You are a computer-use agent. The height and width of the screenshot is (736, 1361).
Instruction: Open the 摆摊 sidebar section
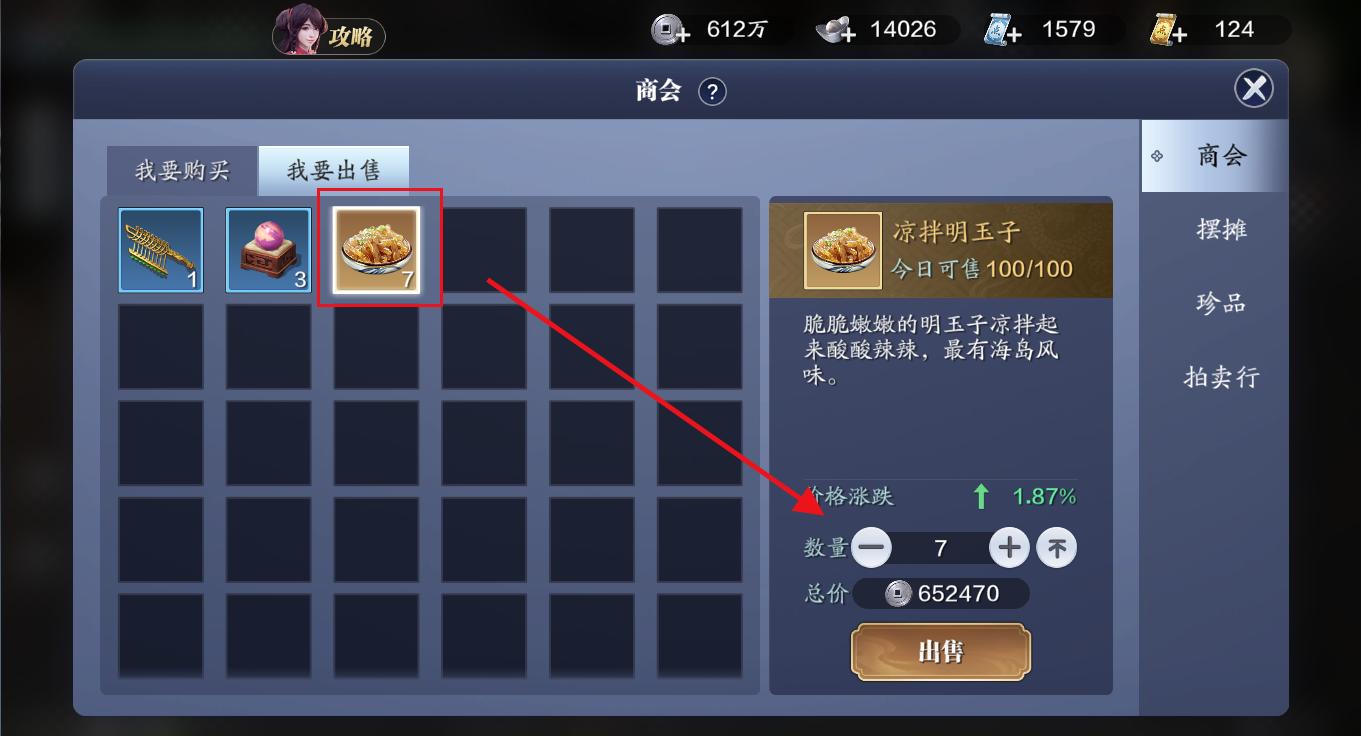point(1221,229)
